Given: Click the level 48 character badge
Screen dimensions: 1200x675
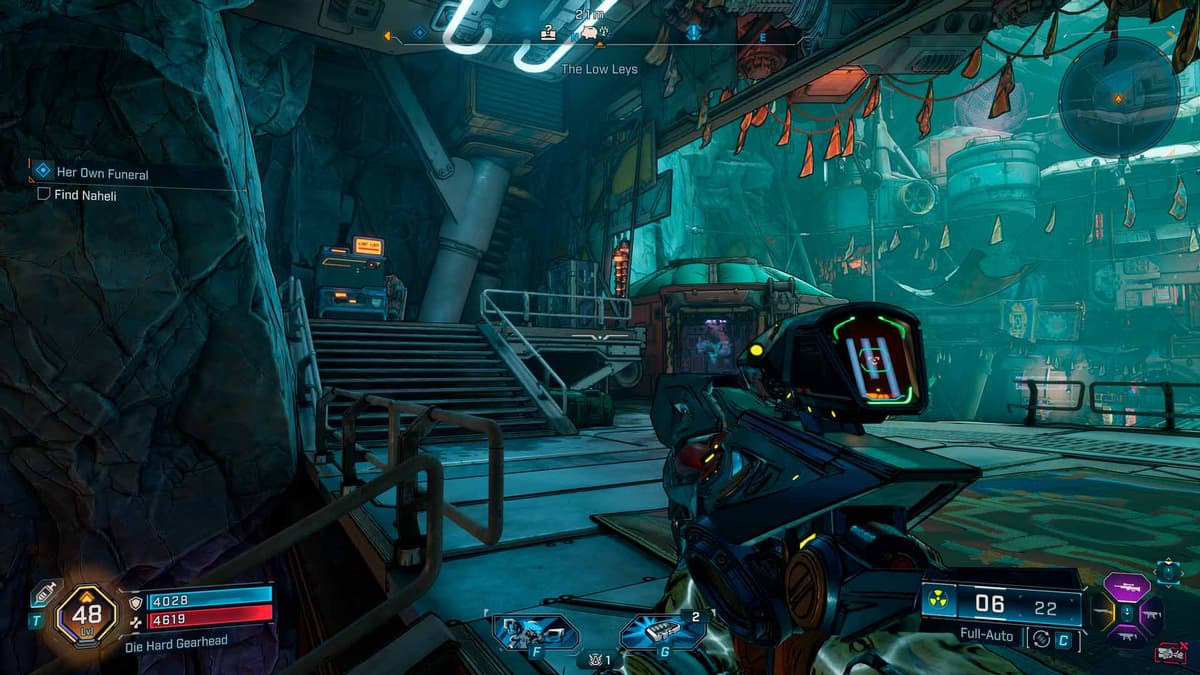Looking at the screenshot, I should click(85, 616).
